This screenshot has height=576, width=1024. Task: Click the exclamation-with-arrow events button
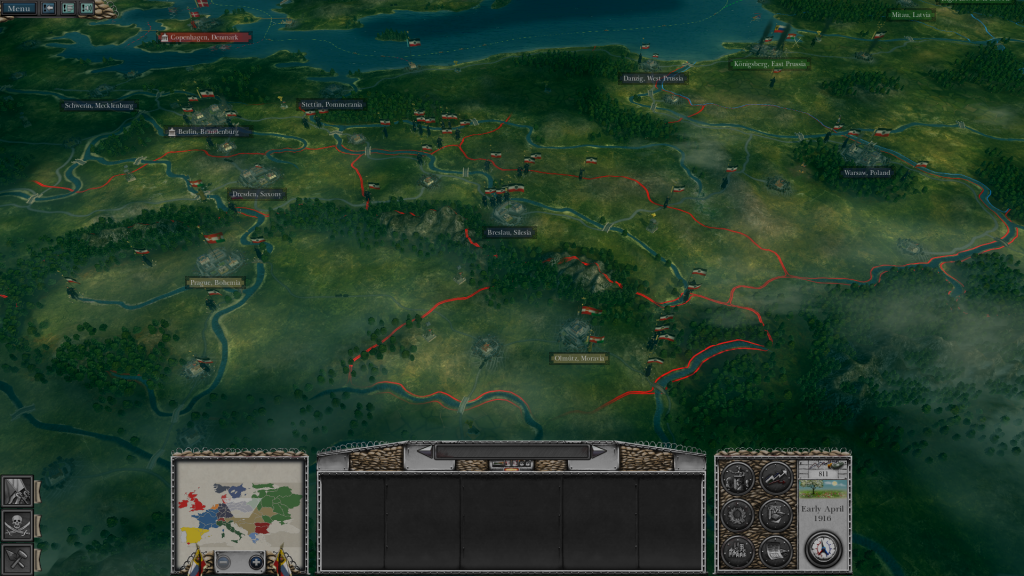pos(49,8)
